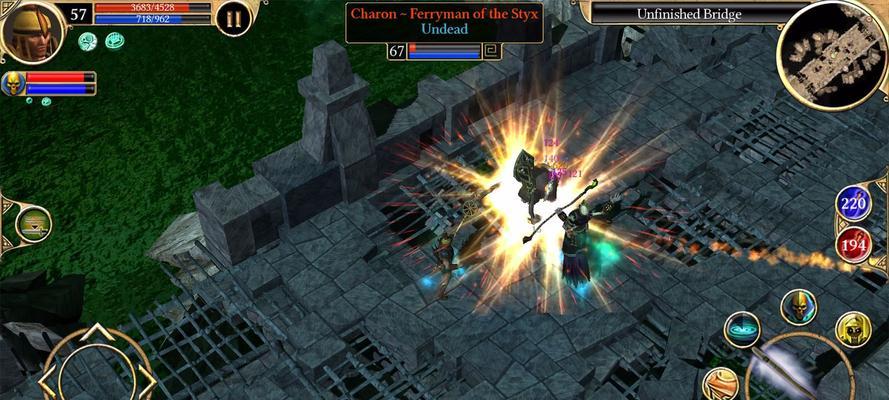The height and width of the screenshot is (400, 889).
Task: Activate the teal circle ground skill
Action: pos(742,330)
